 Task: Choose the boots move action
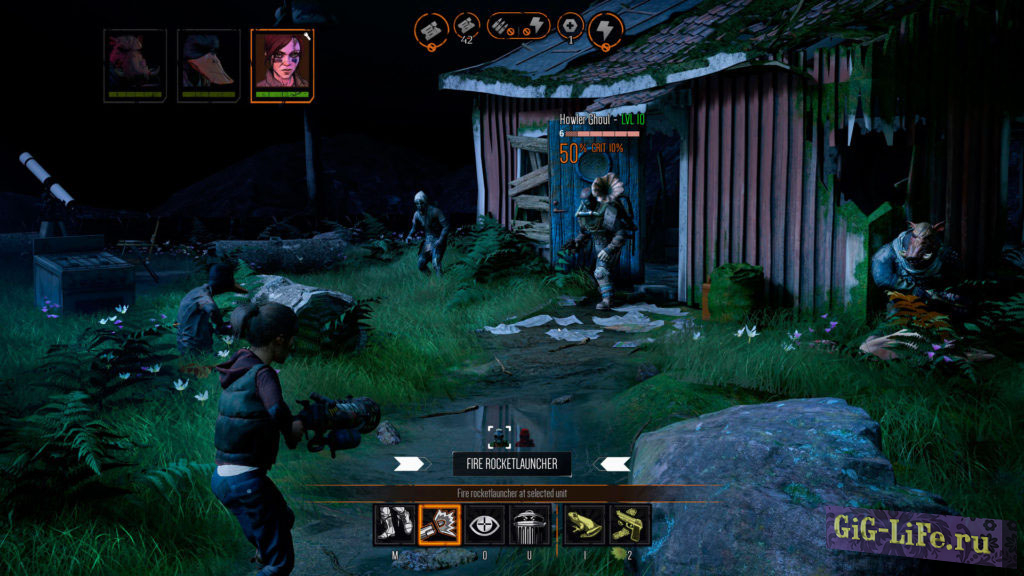pyautogui.click(x=391, y=525)
